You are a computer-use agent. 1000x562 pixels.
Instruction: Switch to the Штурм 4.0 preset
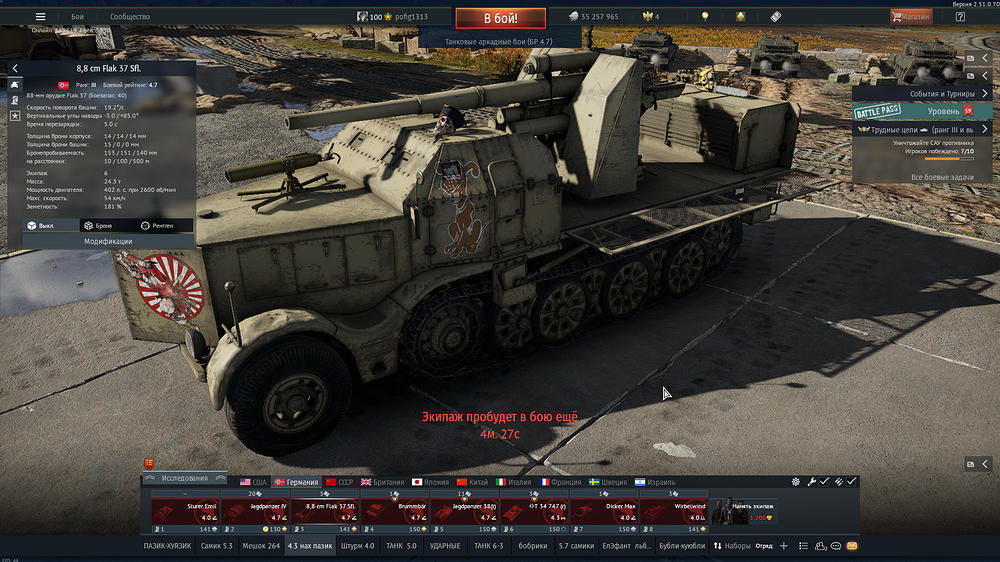(x=357, y=546)
